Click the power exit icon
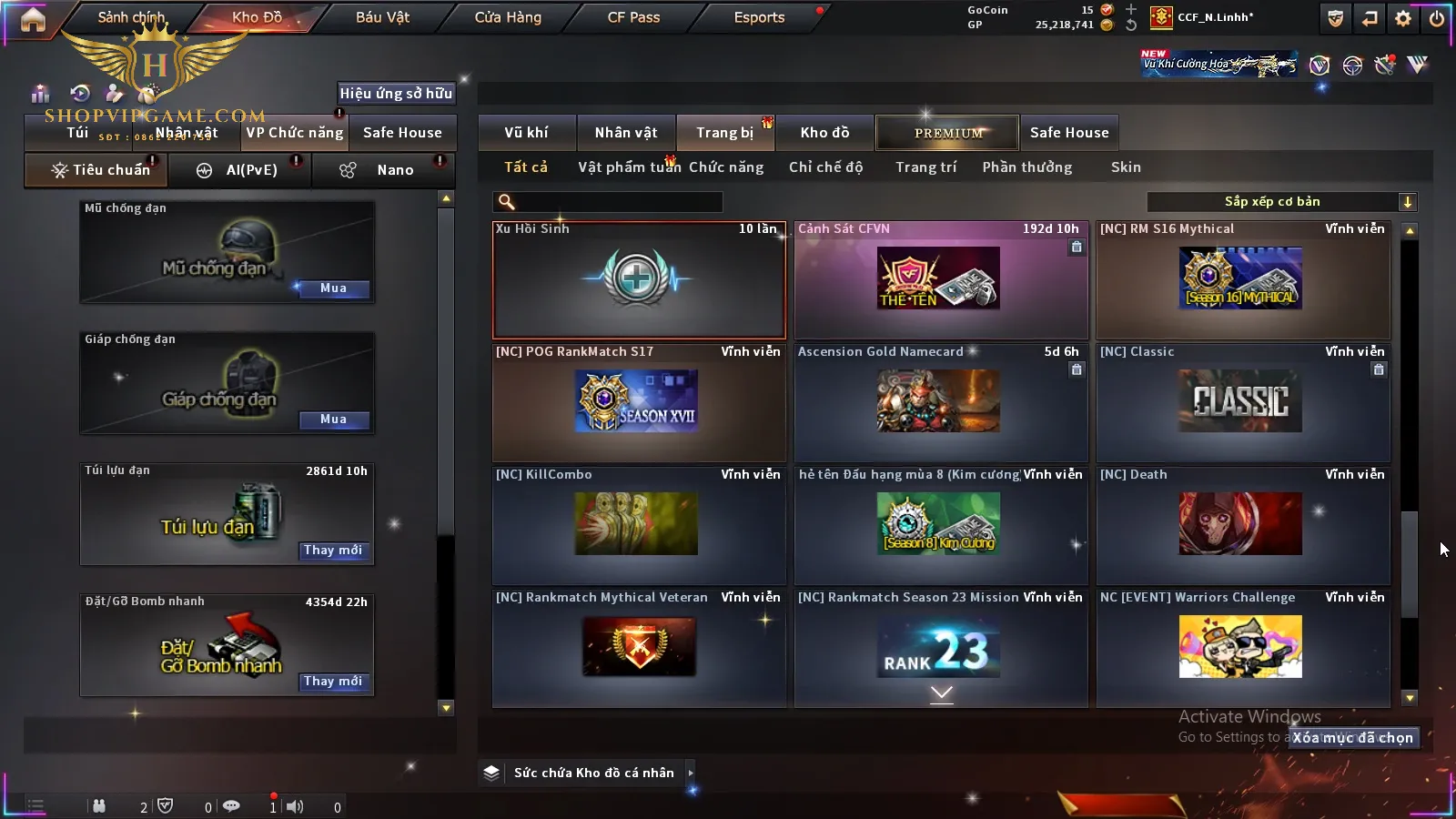The image size is (1456, 819). (x=1437, y=18)
